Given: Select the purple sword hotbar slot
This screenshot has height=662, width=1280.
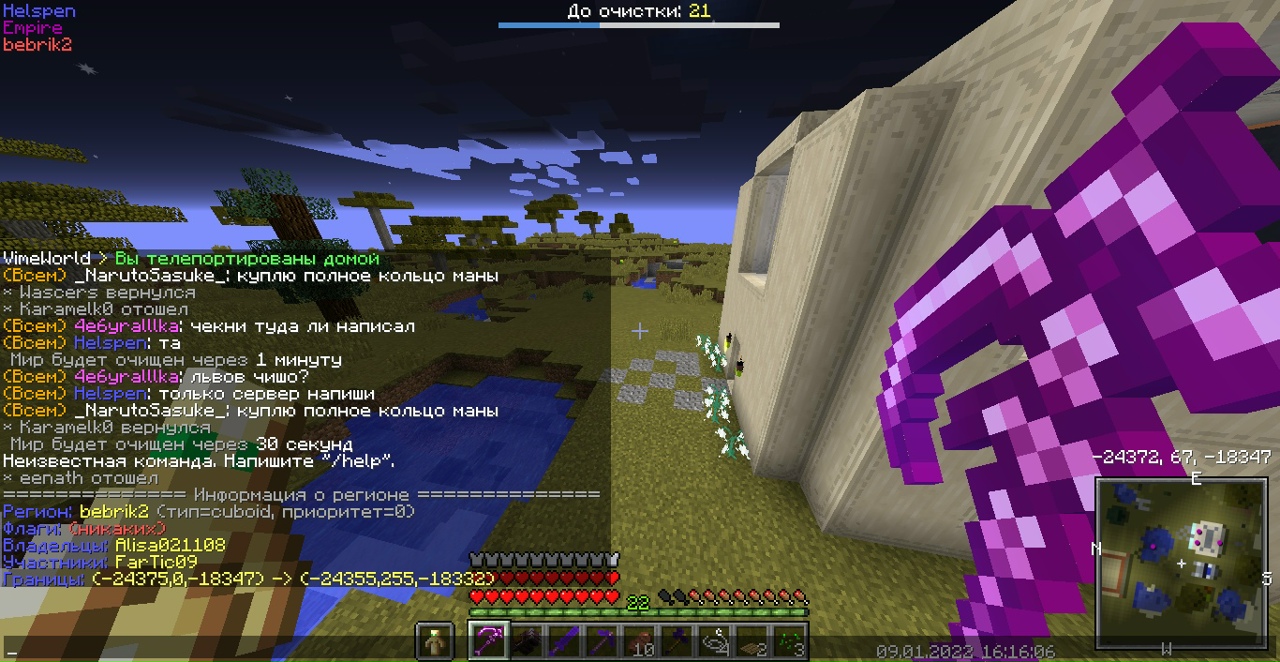Looking at the screenshot, I should [x=565, y=641].
